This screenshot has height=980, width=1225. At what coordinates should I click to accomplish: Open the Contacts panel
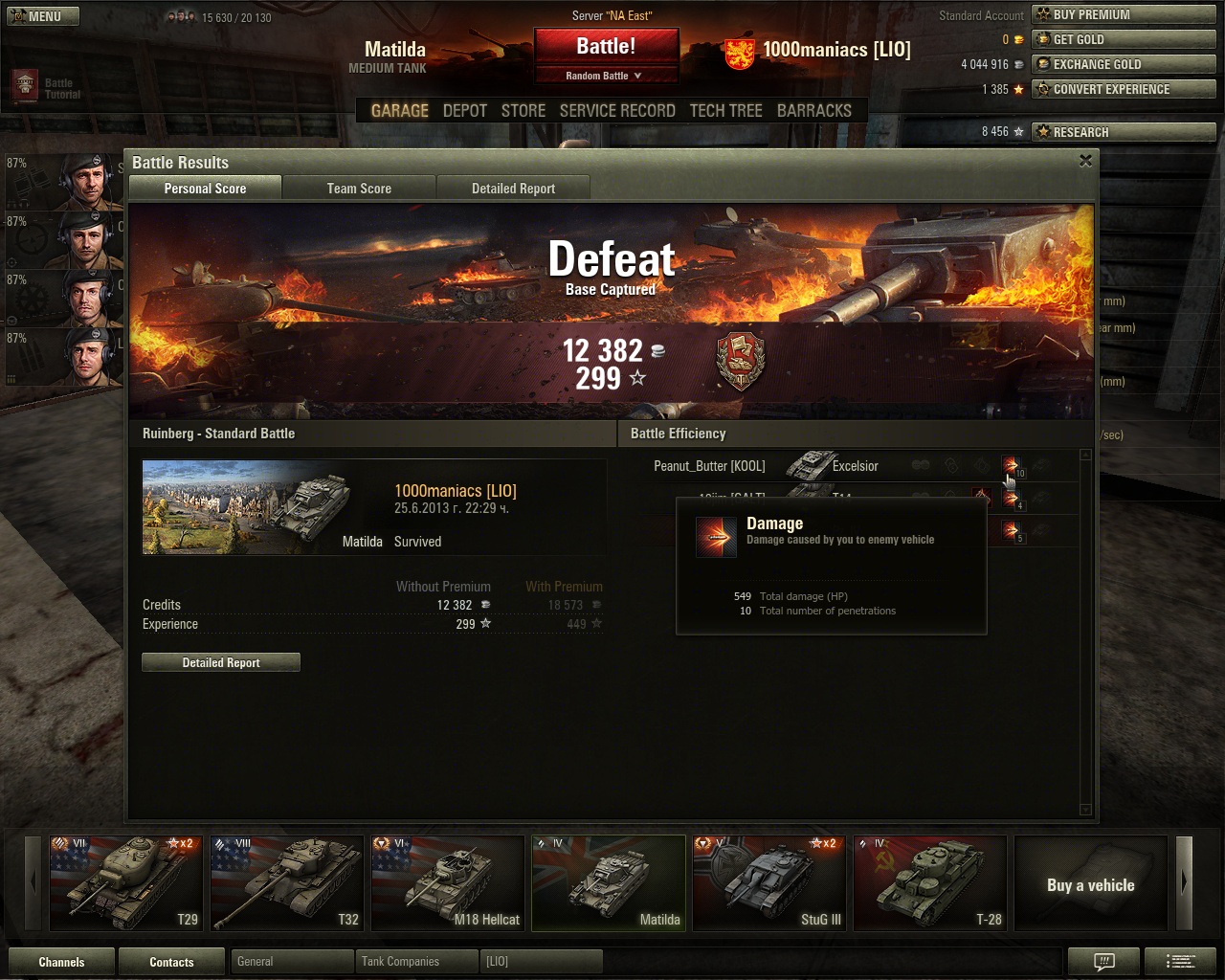171,962
